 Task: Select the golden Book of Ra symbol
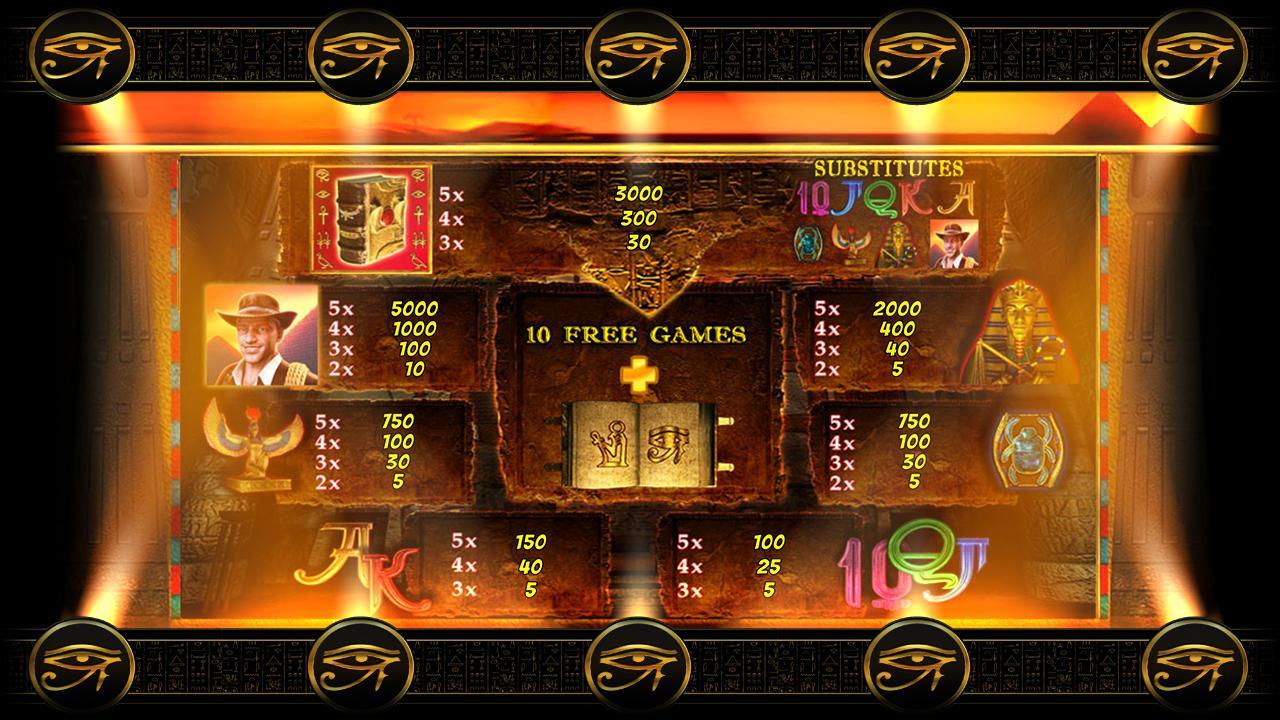[368, 218]
